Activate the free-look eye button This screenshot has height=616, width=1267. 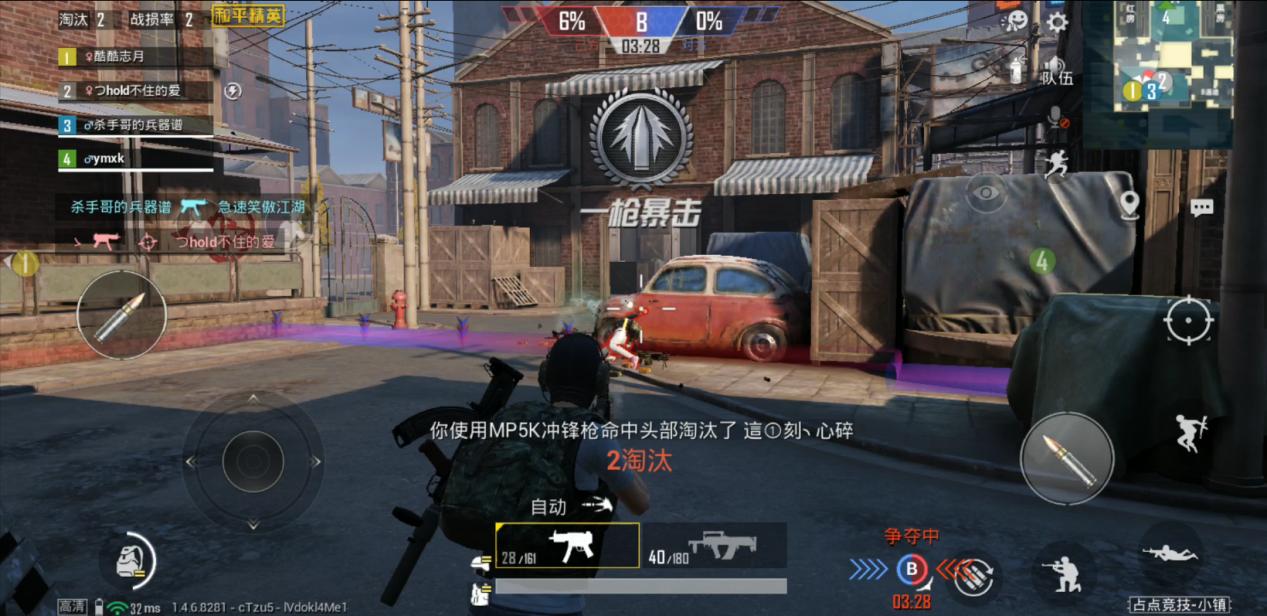click(x=985, y=192)
